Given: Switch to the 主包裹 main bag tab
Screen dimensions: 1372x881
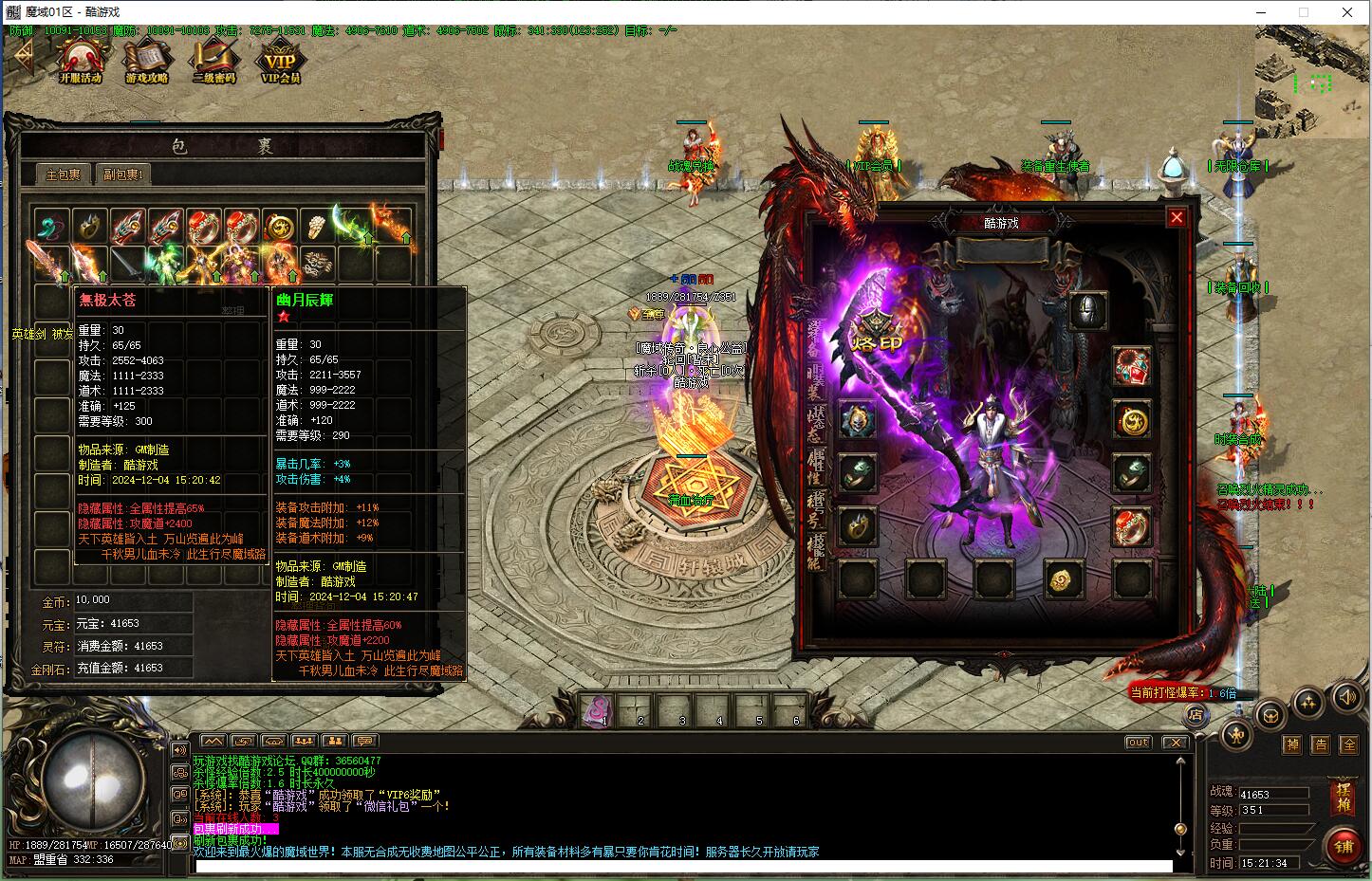Looking at the screenshot, I should (65, 174).
